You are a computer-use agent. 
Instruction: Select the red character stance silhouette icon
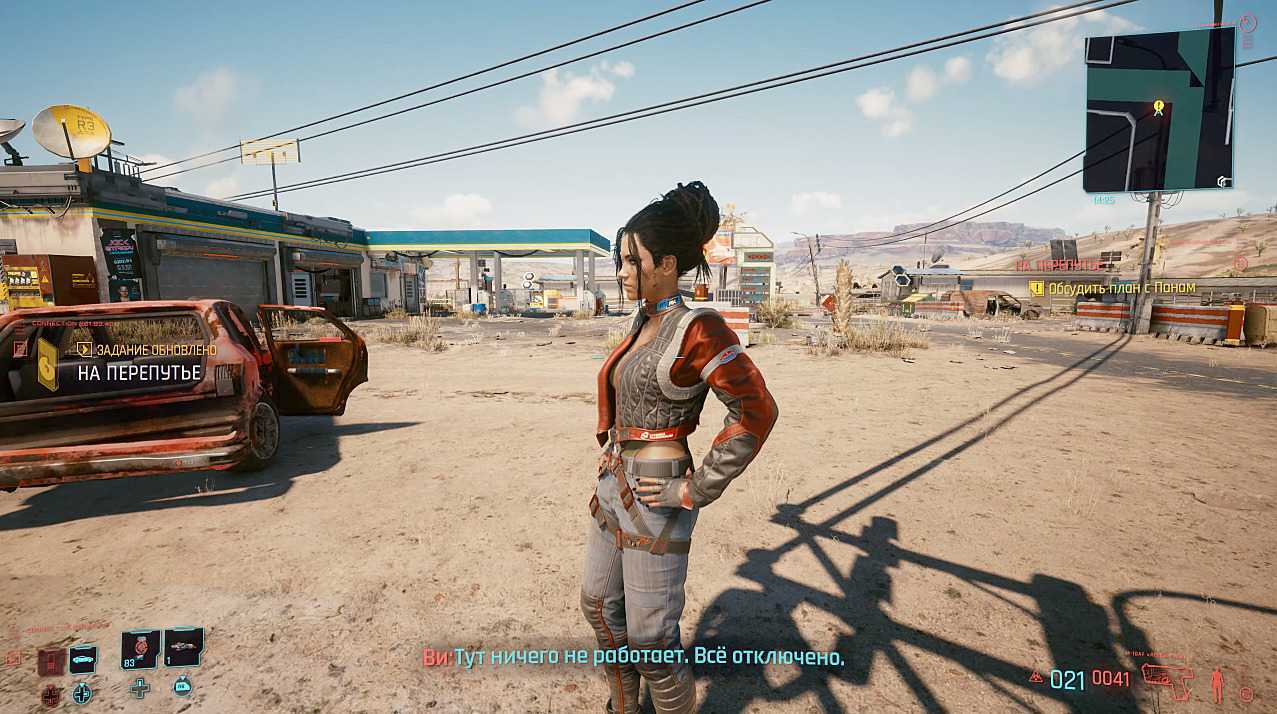click(x=1217, y=684)
